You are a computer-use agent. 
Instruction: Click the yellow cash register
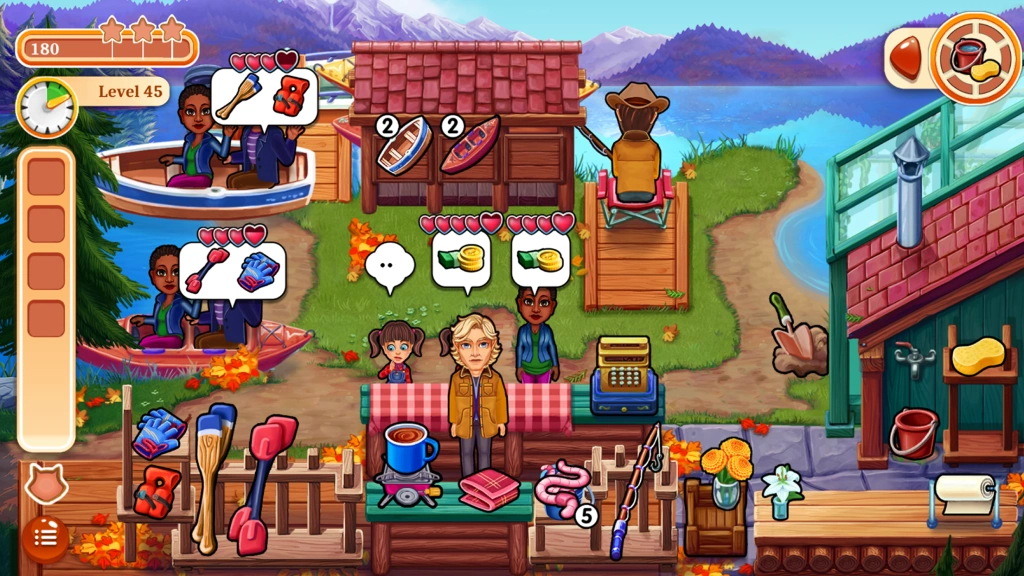623,375
